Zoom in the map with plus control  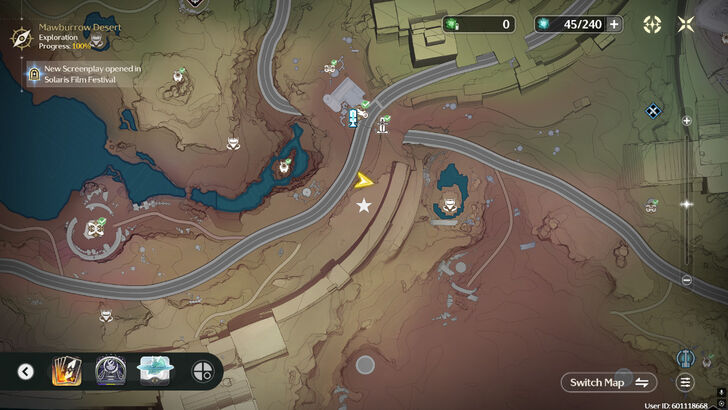coord(686,121)
